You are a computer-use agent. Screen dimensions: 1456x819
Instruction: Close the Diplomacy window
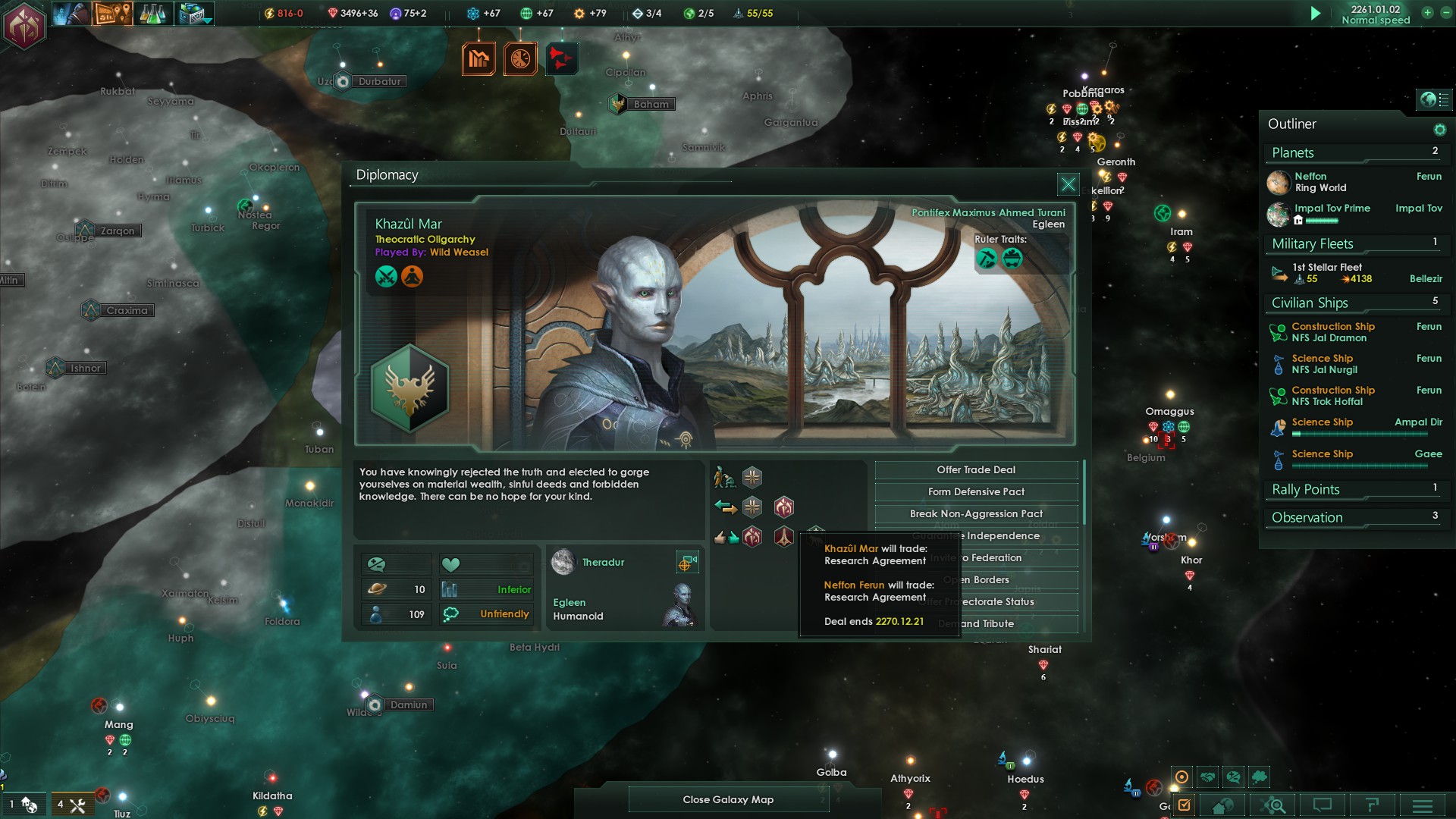coord(1068,184)
